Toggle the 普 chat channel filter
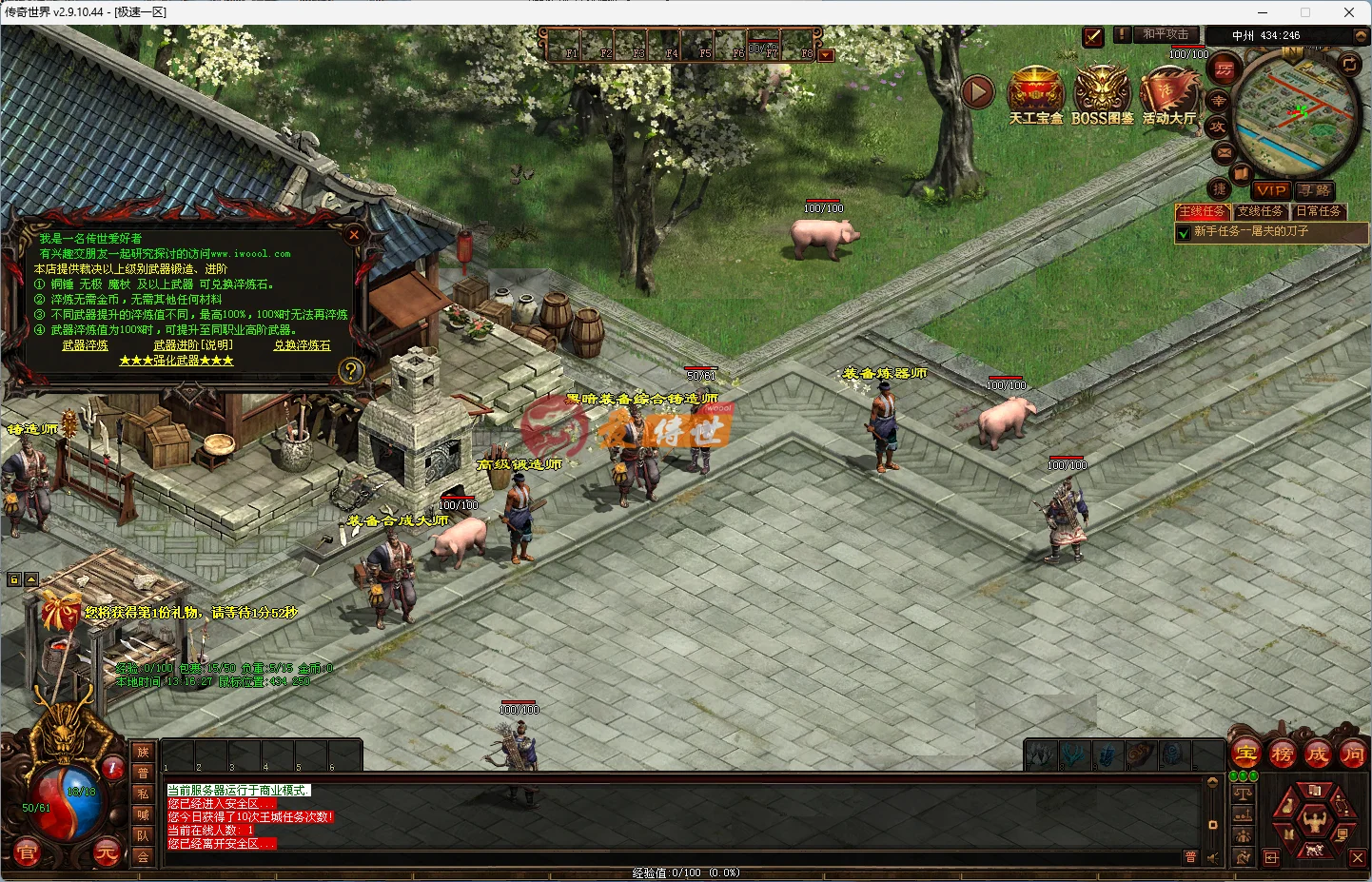The height and width of the screenshot is (882, 1372). [x=1191, y=856]
